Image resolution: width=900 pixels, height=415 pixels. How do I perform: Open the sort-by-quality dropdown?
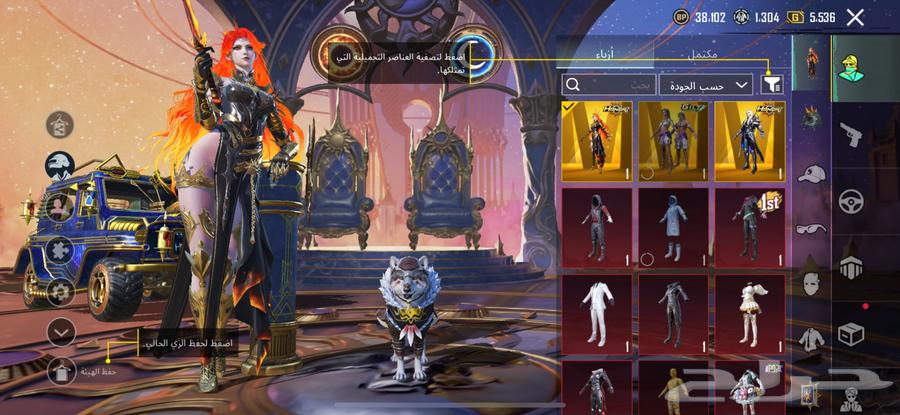(x=707, y=85)
